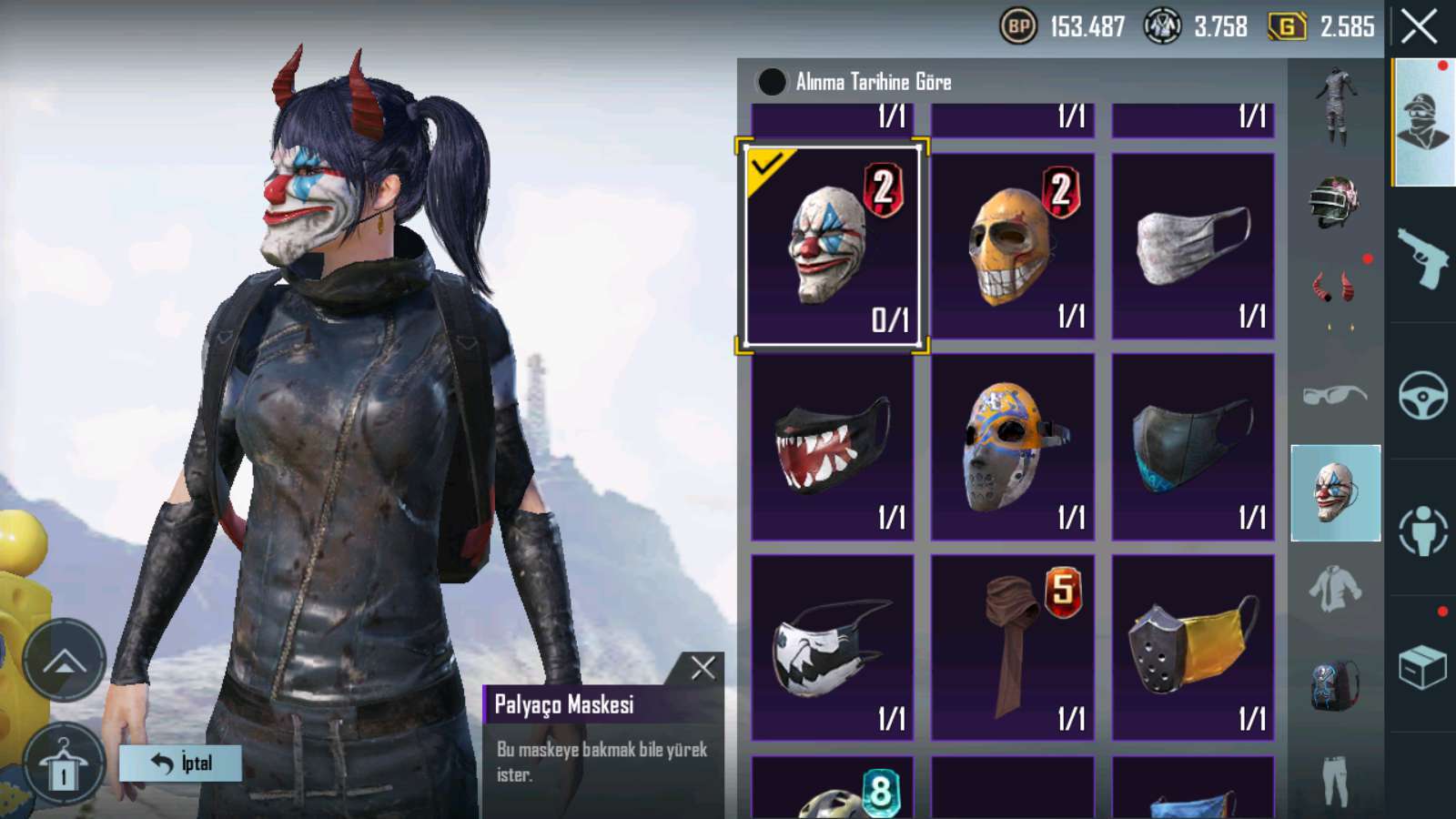The height and width of the screenshot is (819, 1456).
Task: Open the glasses equipment slot
Action: (x=1334, y=395)
